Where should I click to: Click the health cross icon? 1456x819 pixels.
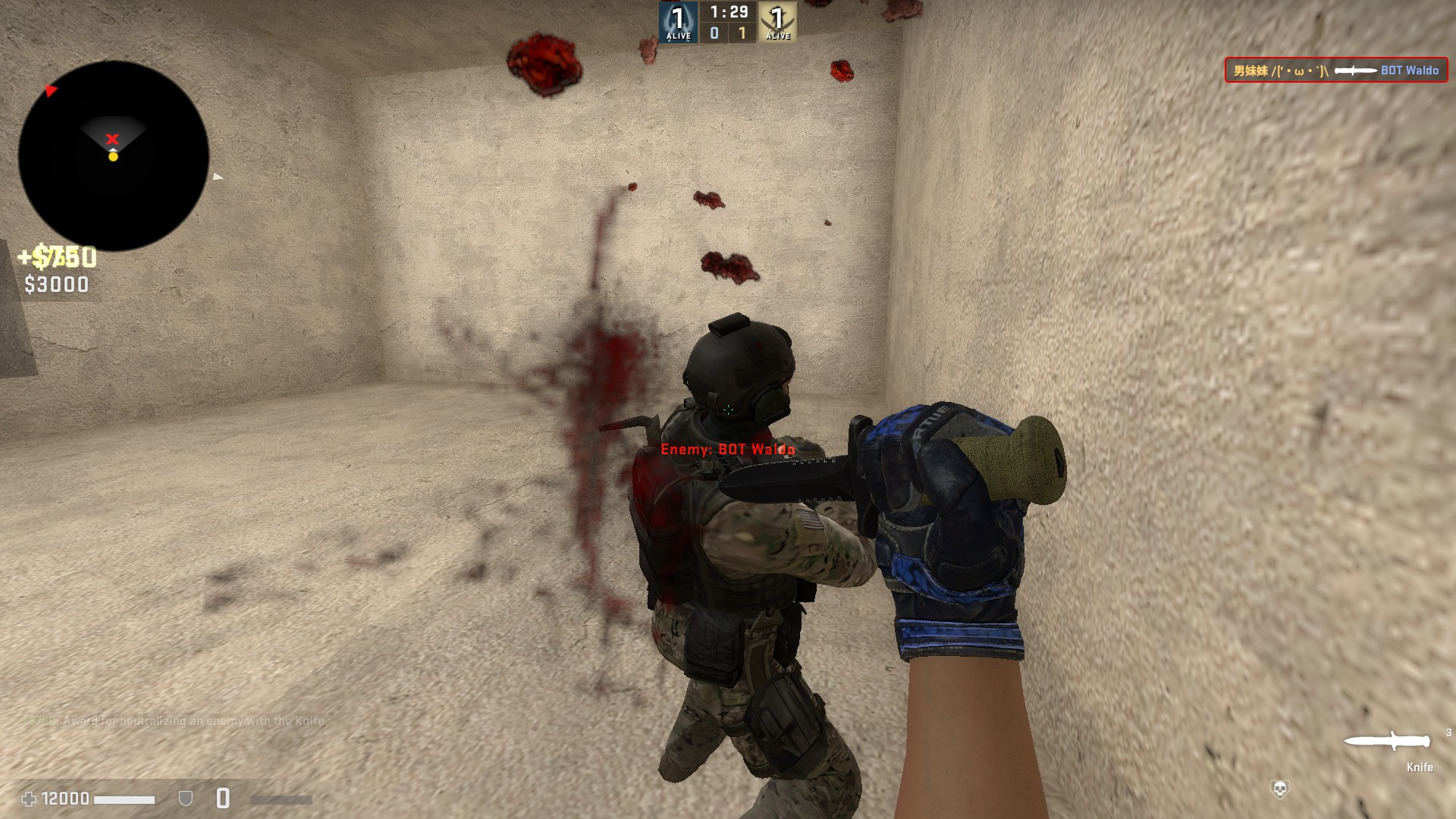click(29, 799)
